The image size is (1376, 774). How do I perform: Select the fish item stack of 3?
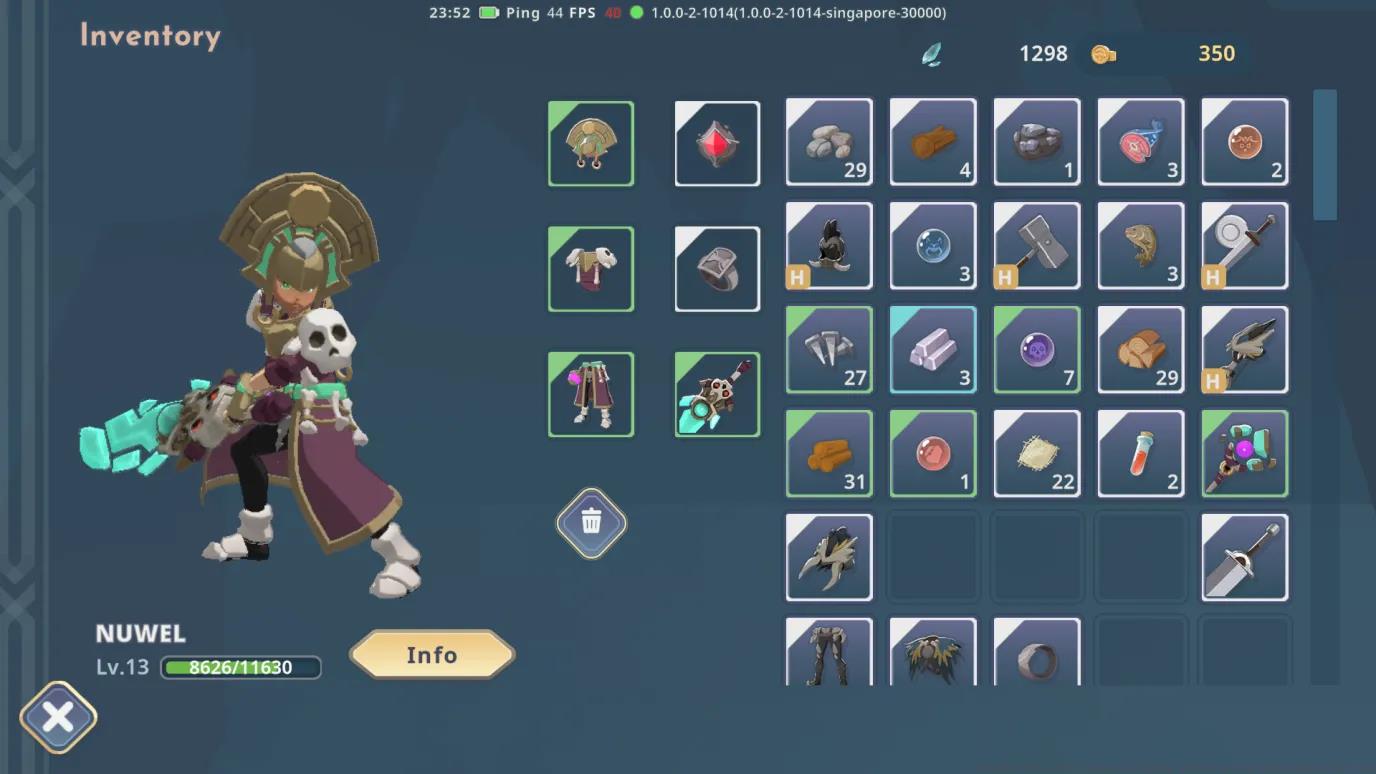(x=1141, y=246)
